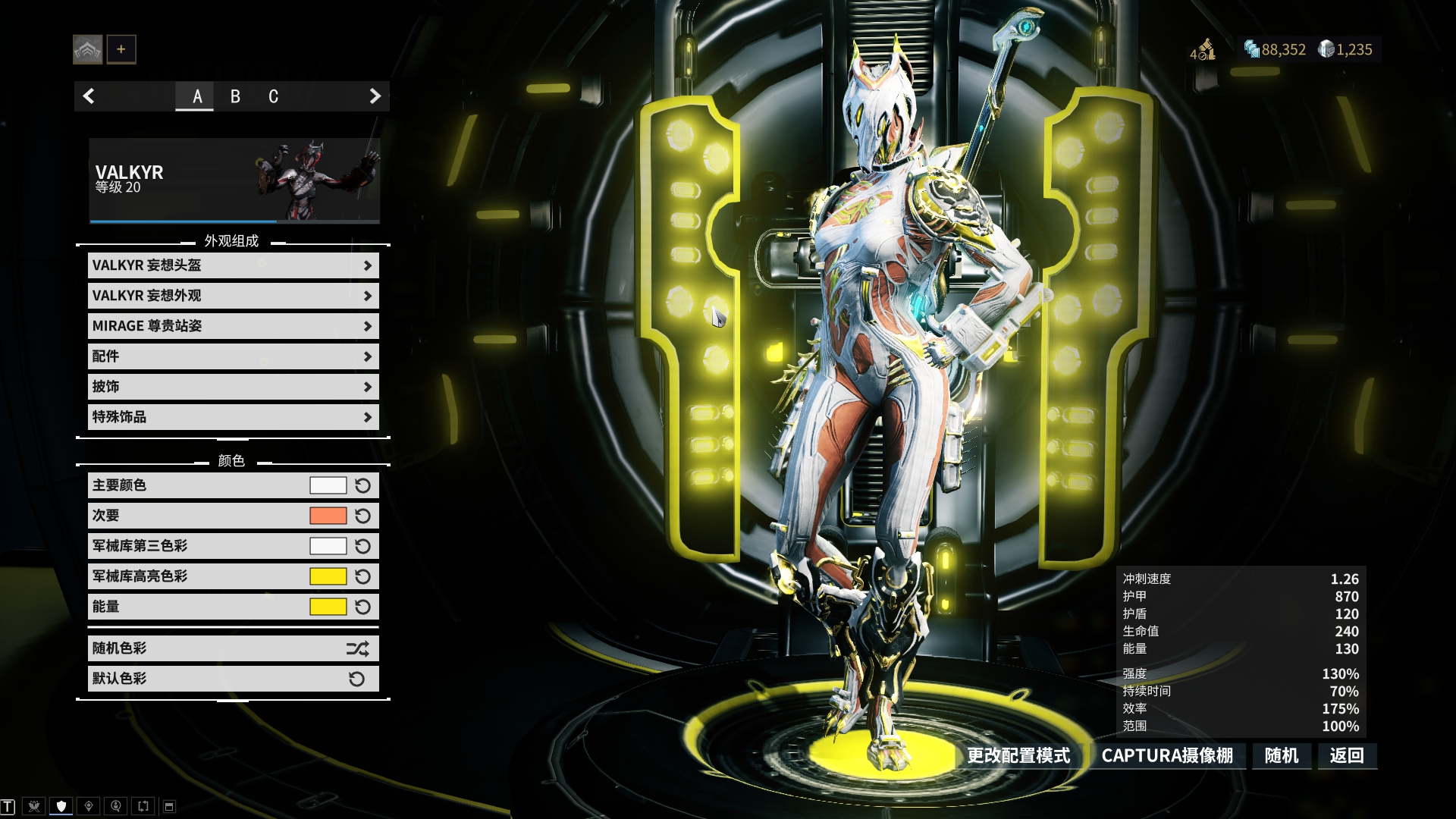Open the 配件 attachments menu
The width and height of the screenshot is (1456, 819).
tap(233, 356)
